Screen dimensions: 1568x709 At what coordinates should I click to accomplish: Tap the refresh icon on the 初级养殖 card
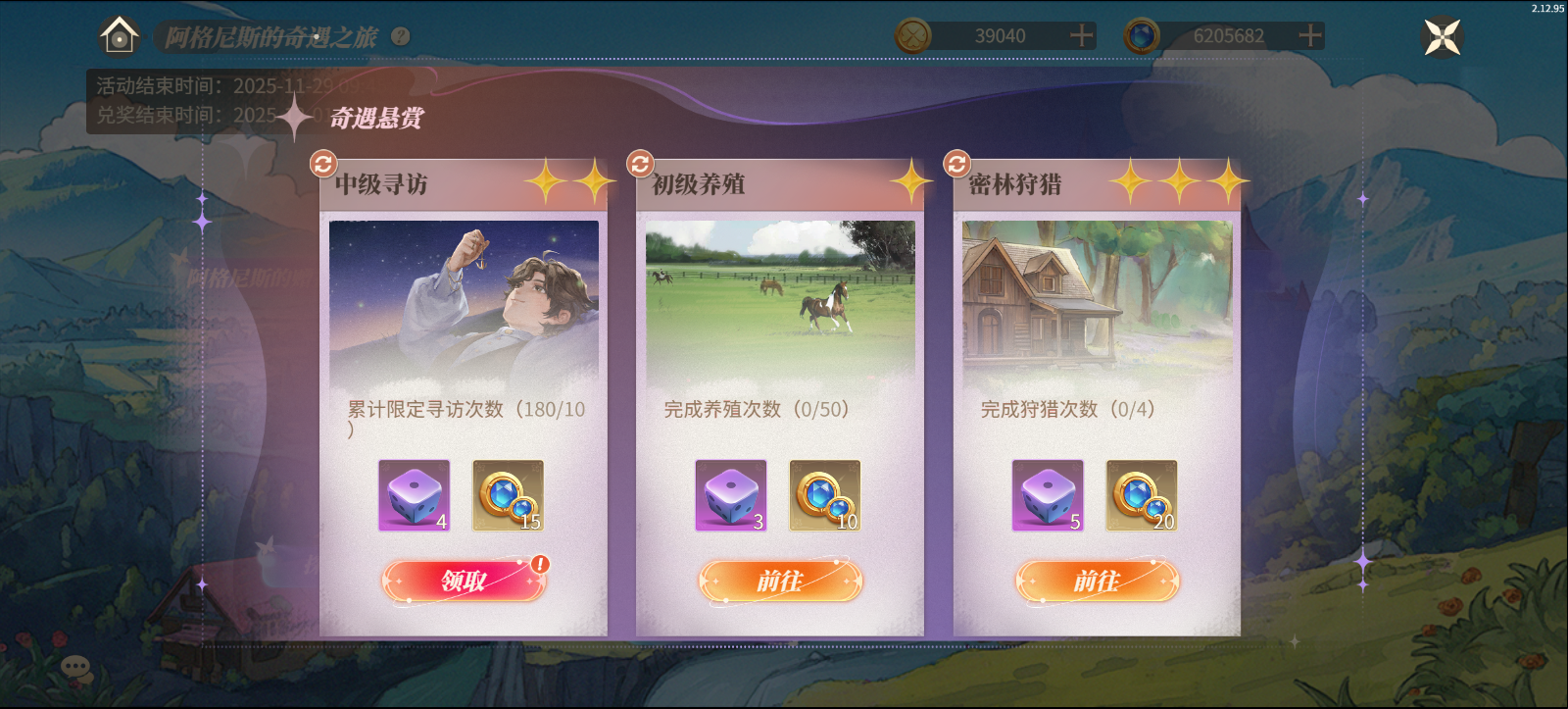(639, 162)
